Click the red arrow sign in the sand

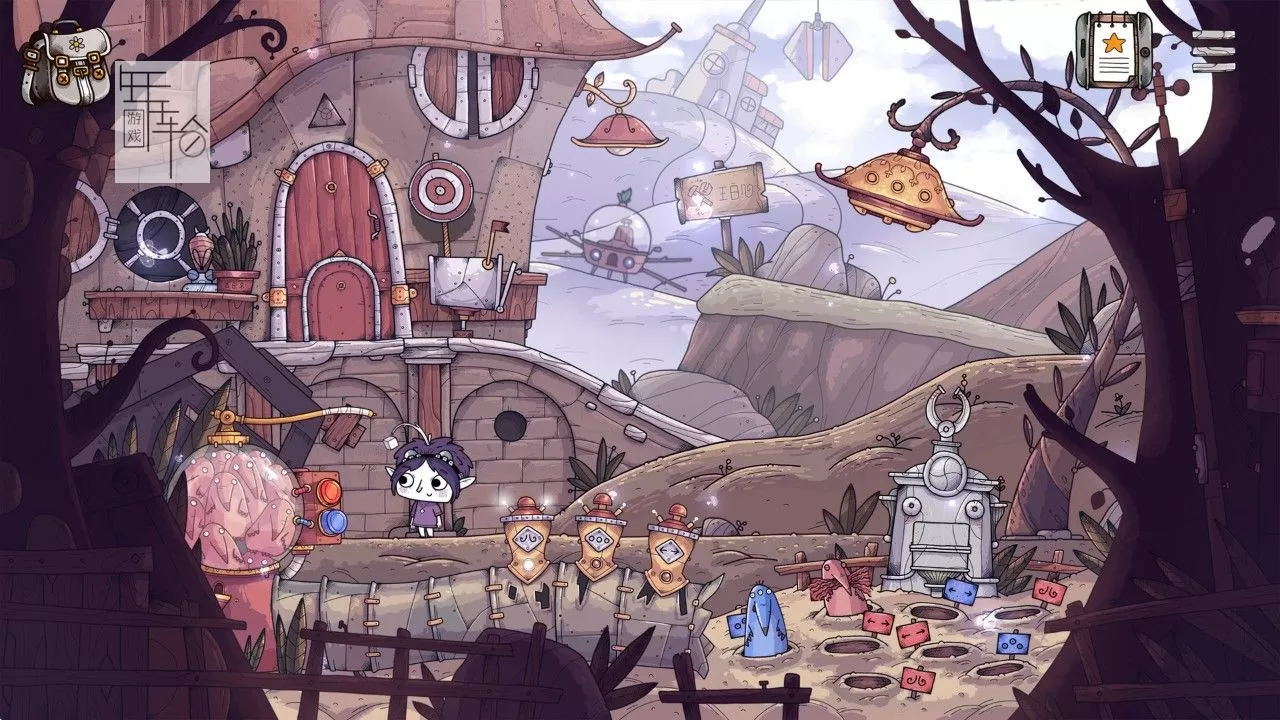point(880,622)
